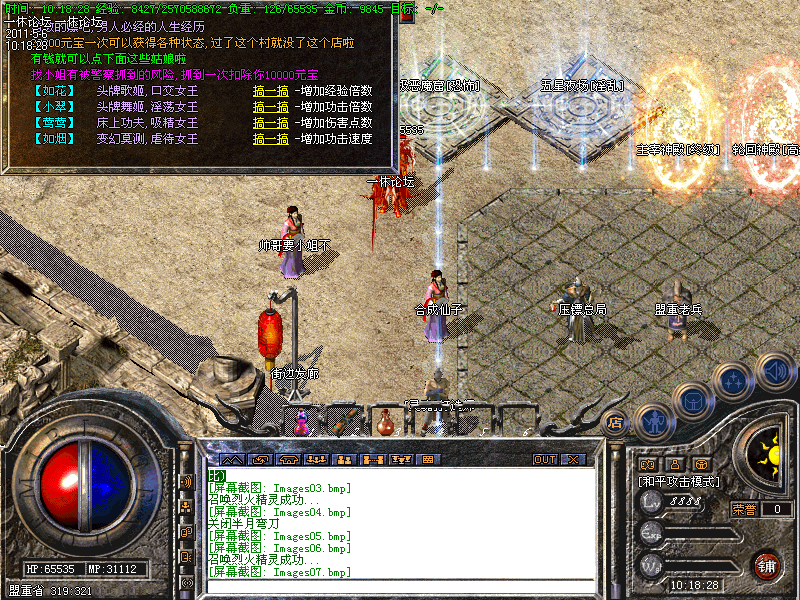Click the 荣誉 honor label

[x=743, y=508]
